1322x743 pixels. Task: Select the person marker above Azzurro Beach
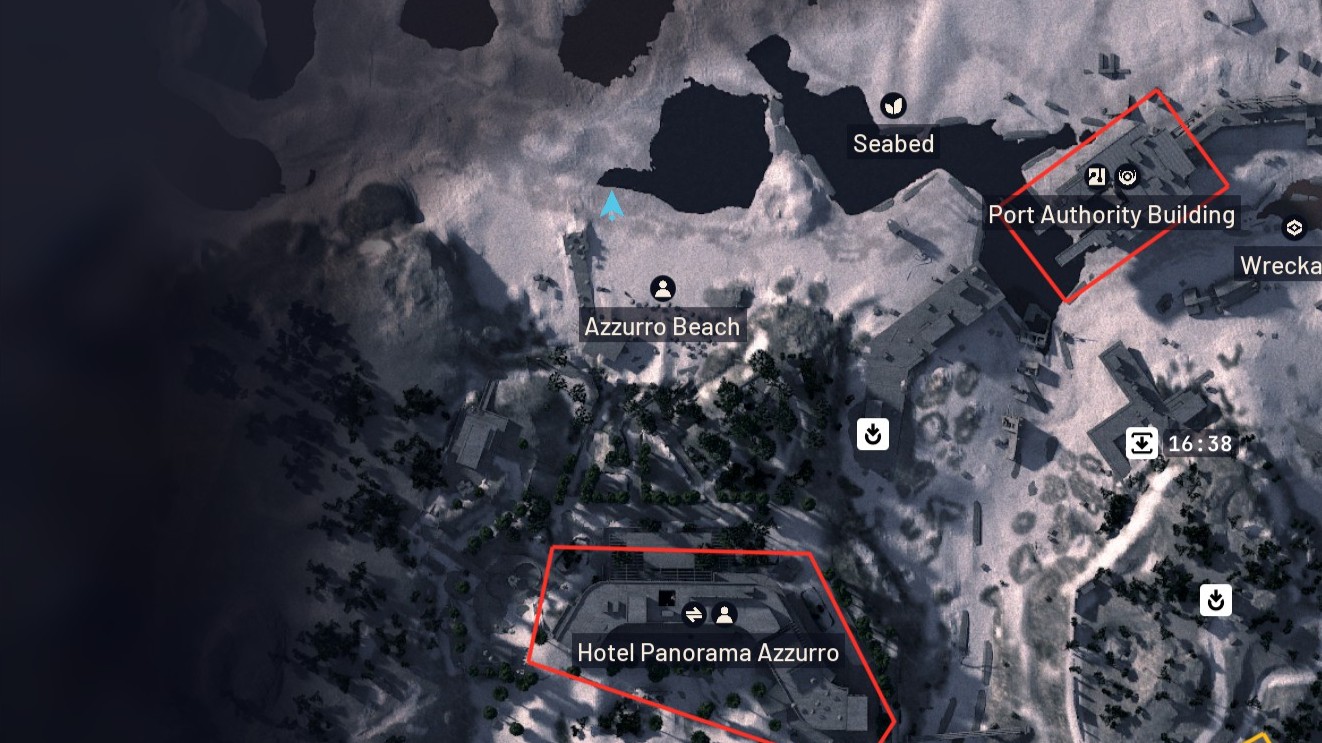tap(662, 289)
